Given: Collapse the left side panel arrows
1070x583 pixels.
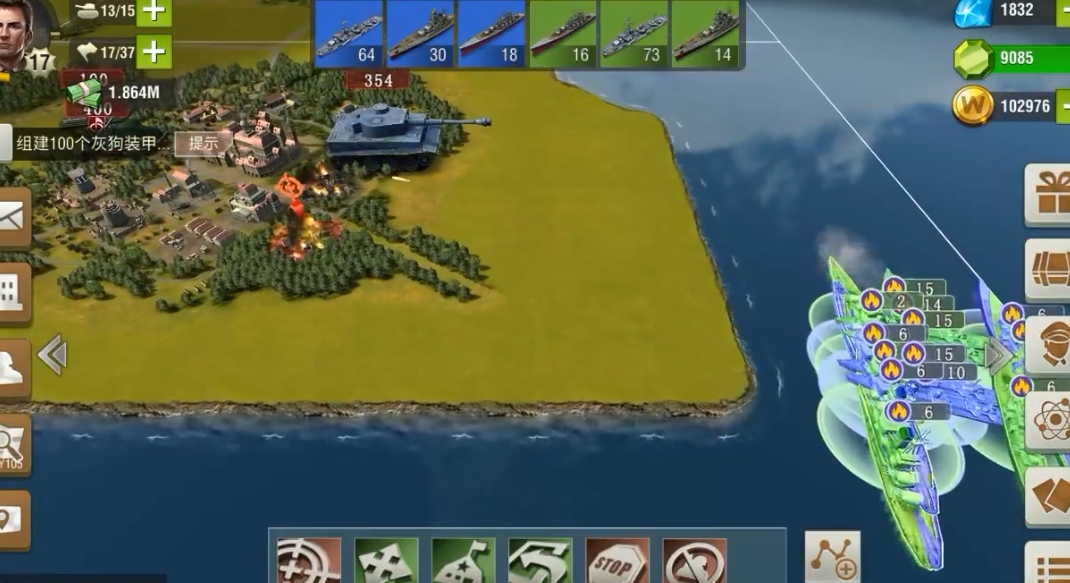Looking at the screenshot, I should [x=52, y=354].
